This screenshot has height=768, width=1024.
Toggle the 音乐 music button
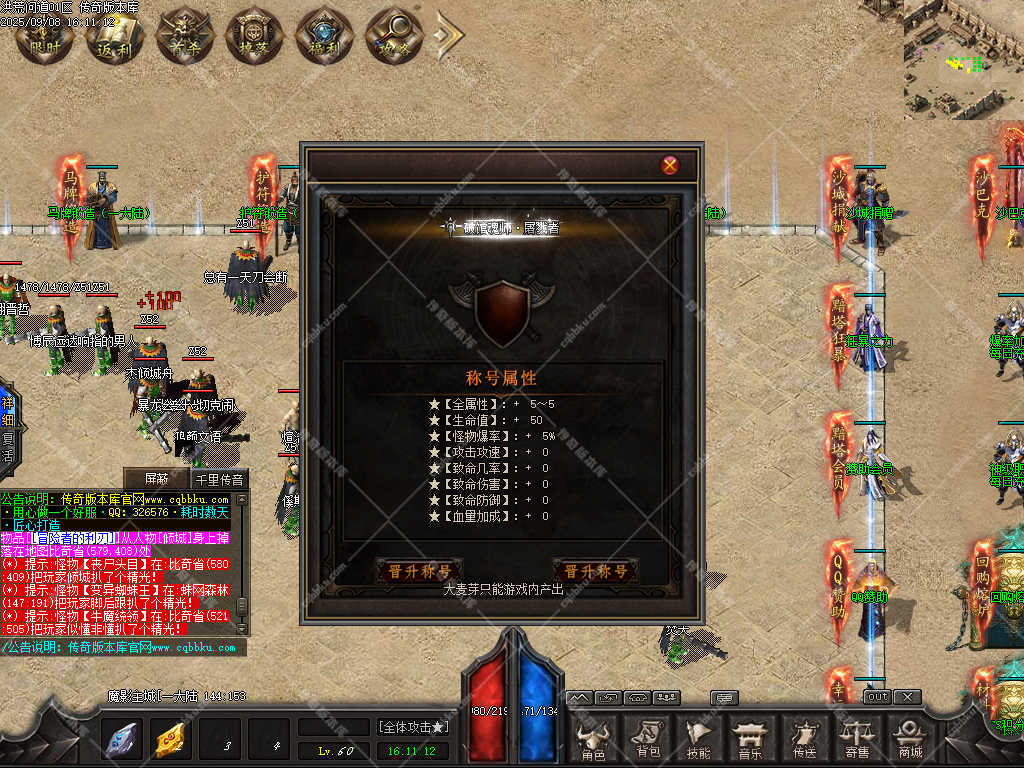click(750, 739)
